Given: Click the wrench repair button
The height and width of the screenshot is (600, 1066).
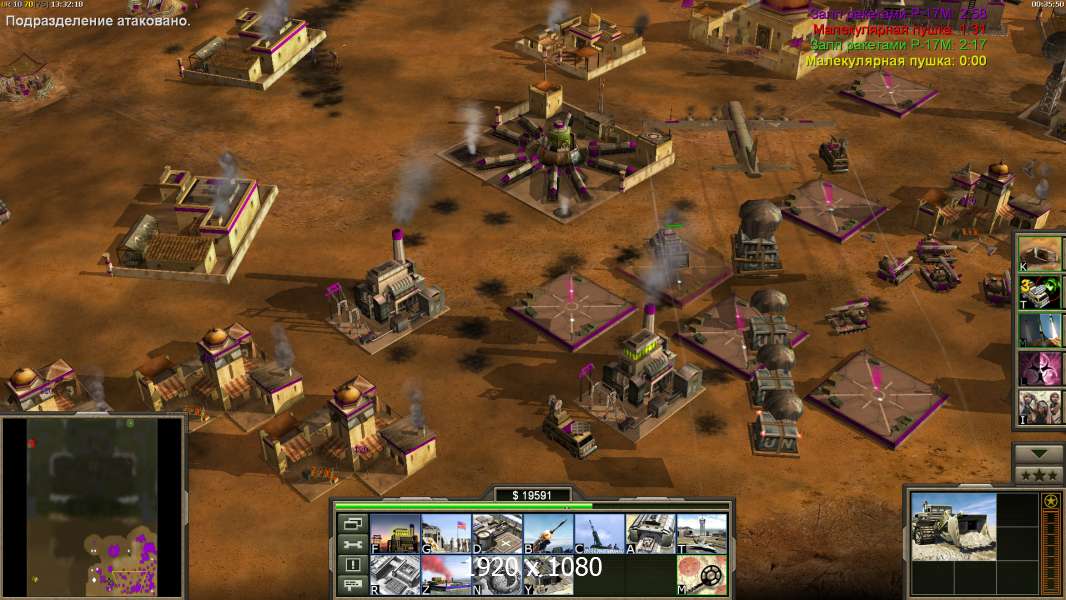Looking at the screenshot, I should [x=351, y=544].
